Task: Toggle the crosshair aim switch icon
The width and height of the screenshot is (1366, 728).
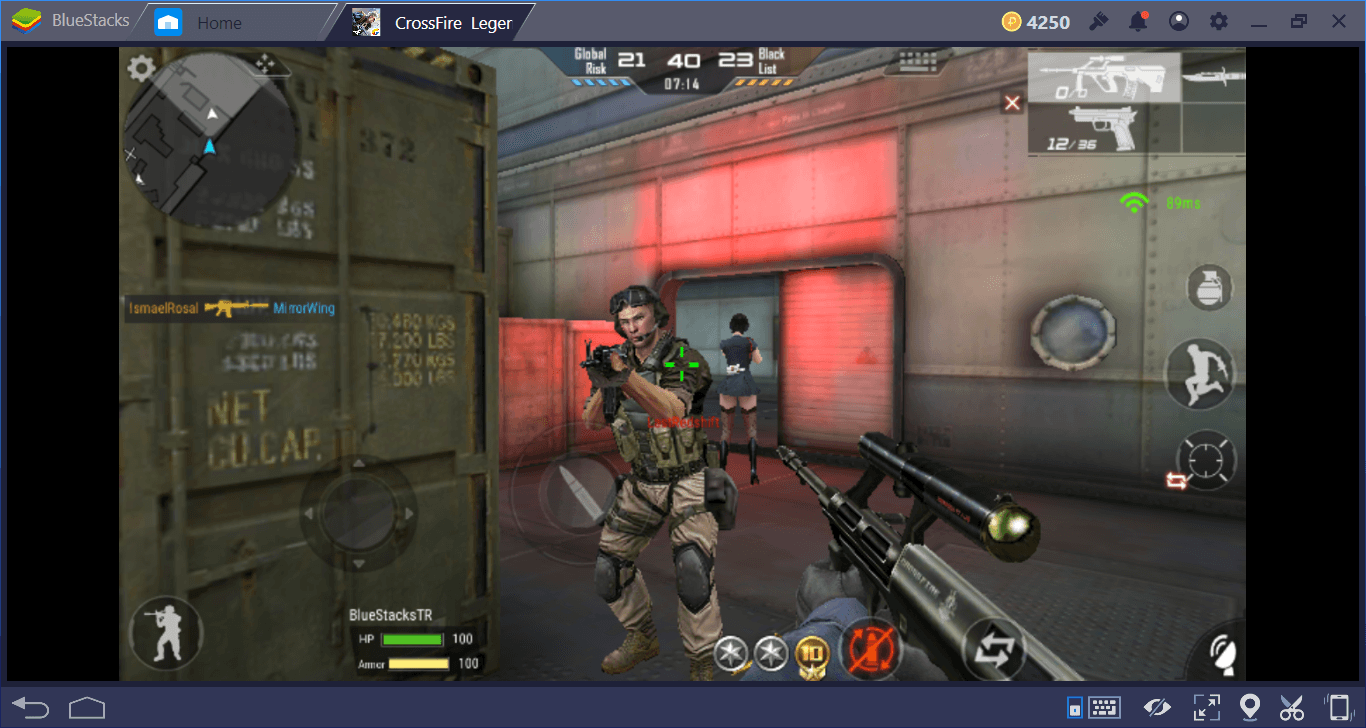Action: click(x=1205, y=460)
